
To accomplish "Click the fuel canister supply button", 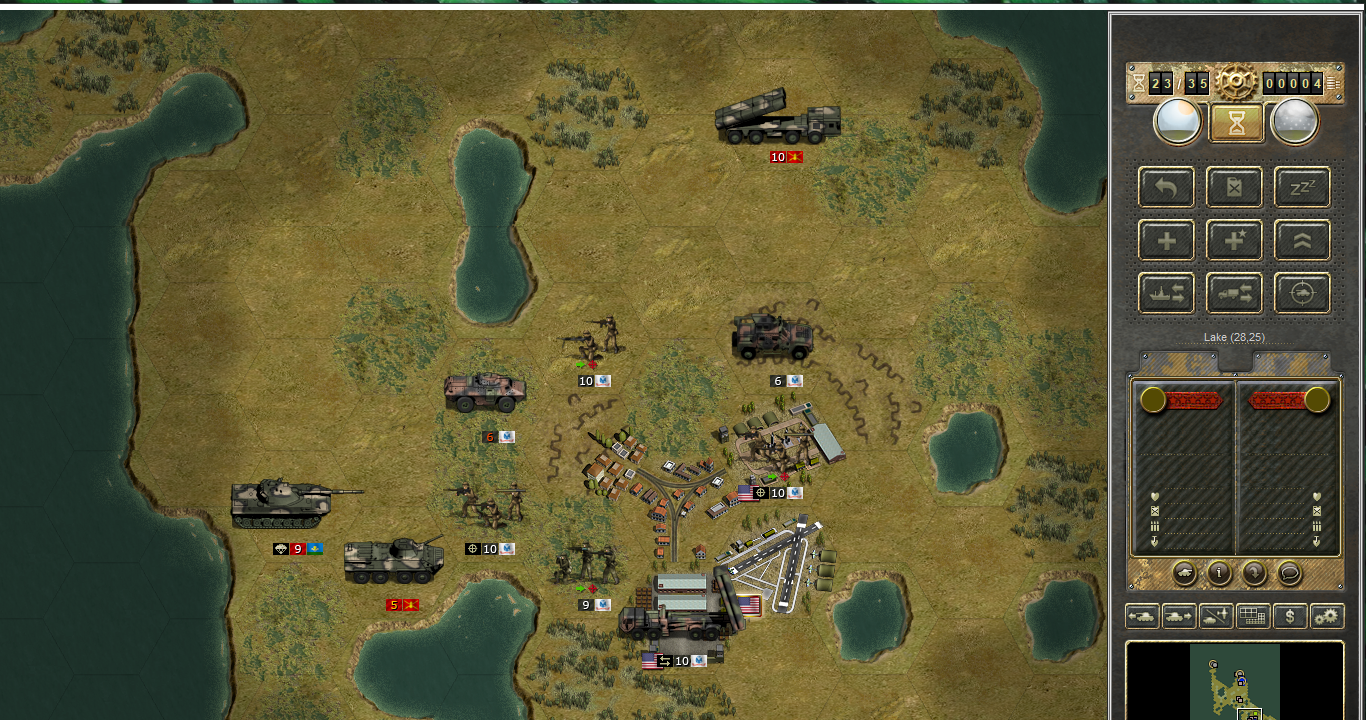I will pos(1234,187).
